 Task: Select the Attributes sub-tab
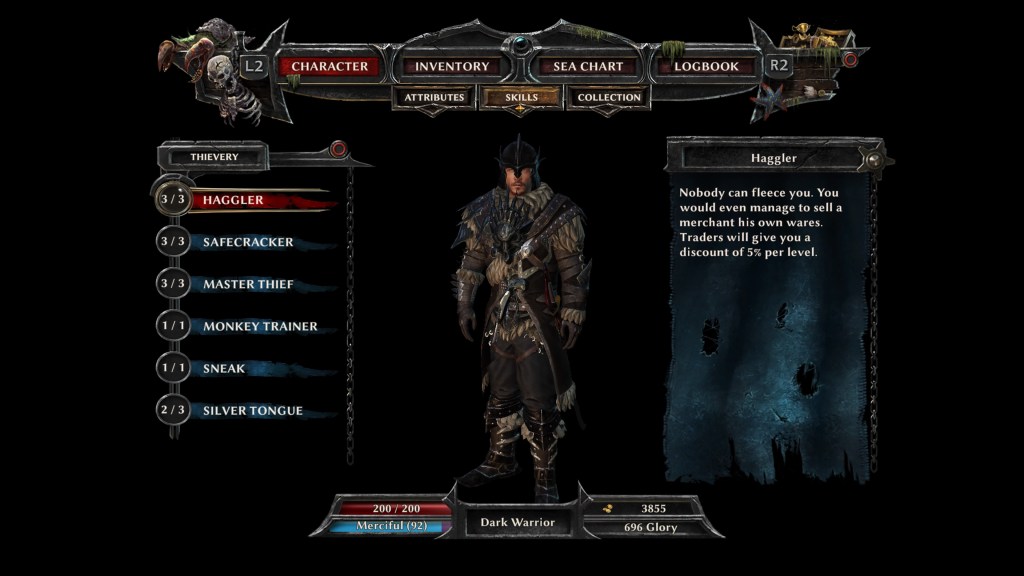coord(434,98)
